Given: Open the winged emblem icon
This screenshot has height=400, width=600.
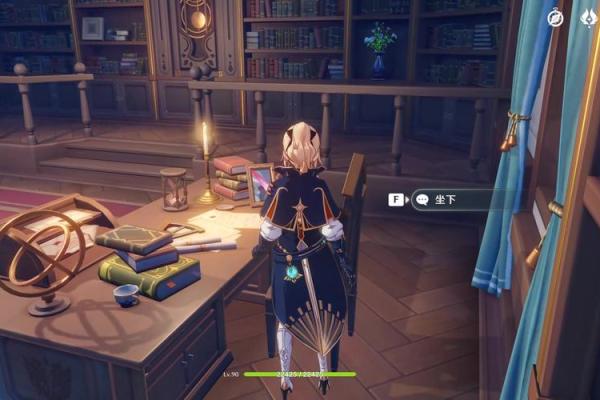Looking at the screenshot, I should (590, 17).
